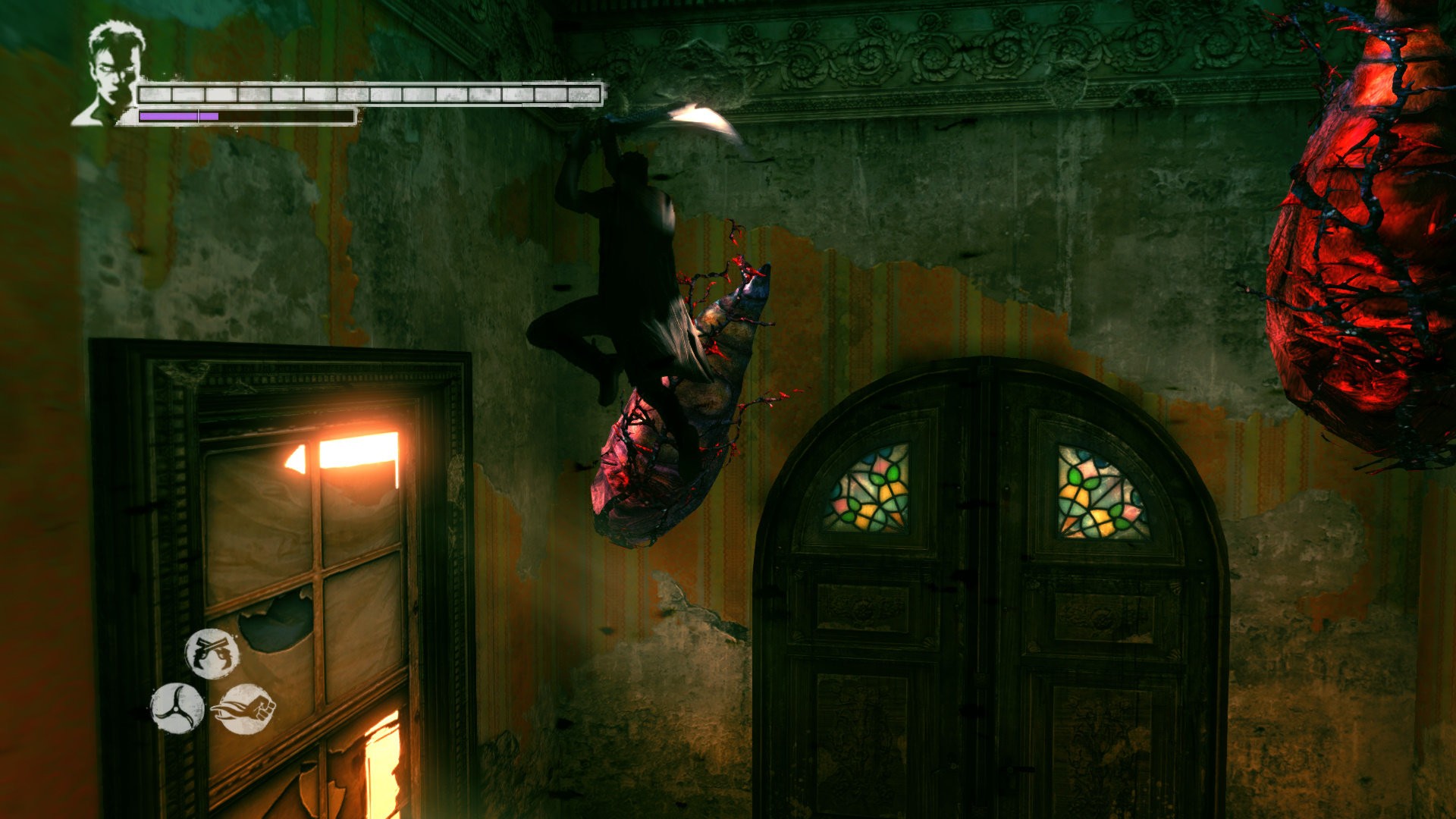Viewport: 1456px width, 819px height.
Task: Select the crossed pistols weapon icon
Action: (212, 653)
